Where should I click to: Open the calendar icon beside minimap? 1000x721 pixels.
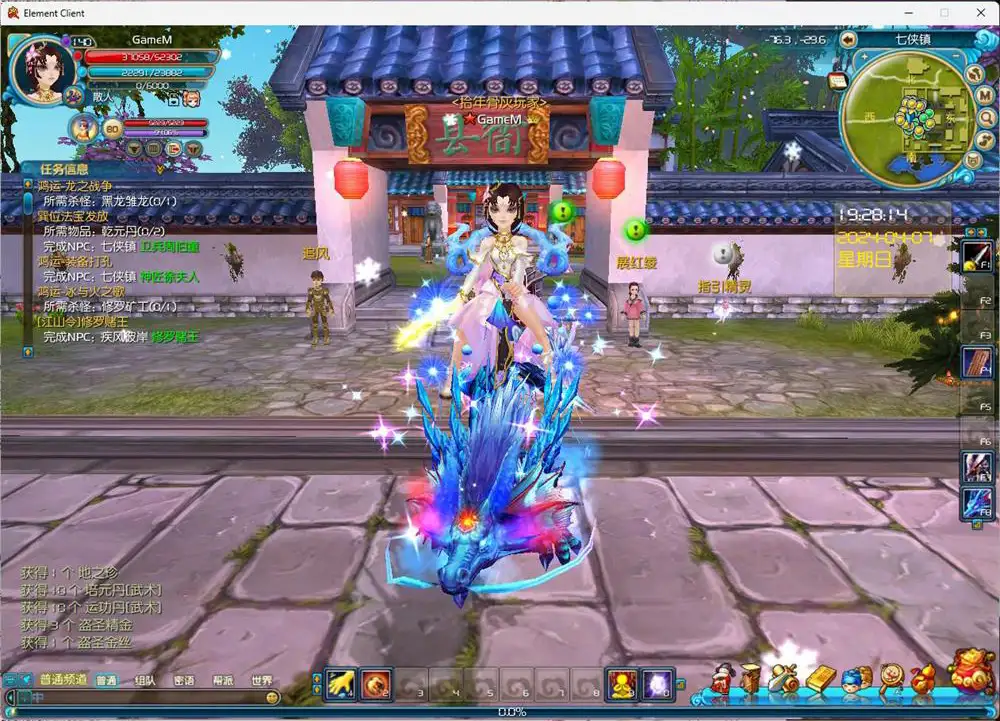coord(836,80)
